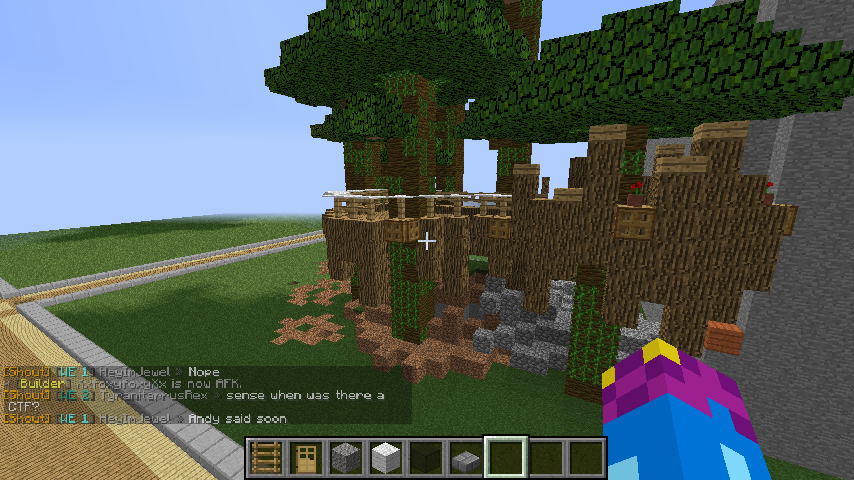Select the stone slab hotbar slot
854x480 pixels.
tap(465, 458)
